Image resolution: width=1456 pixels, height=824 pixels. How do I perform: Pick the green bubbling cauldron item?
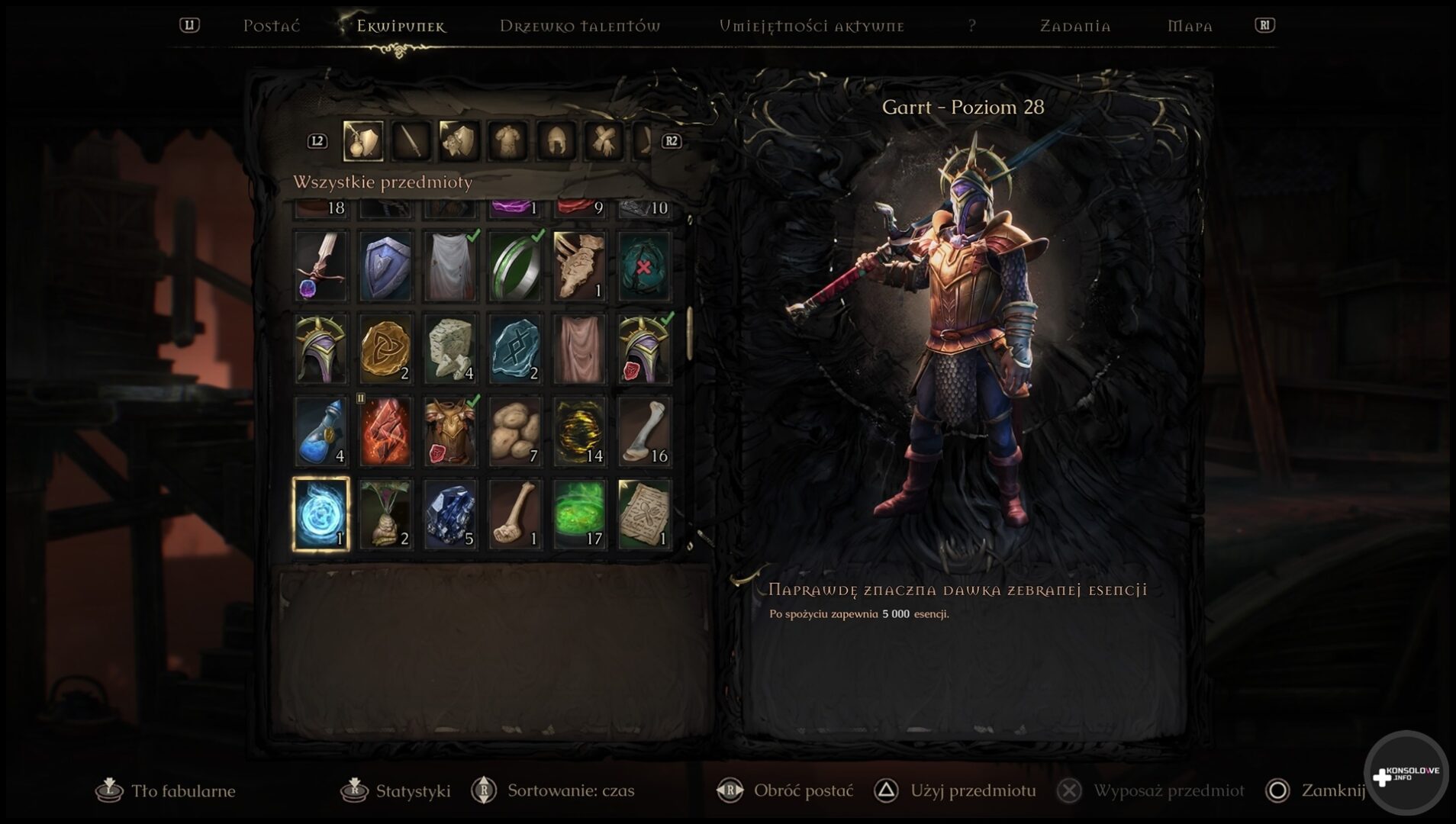[x=579, y=513]
